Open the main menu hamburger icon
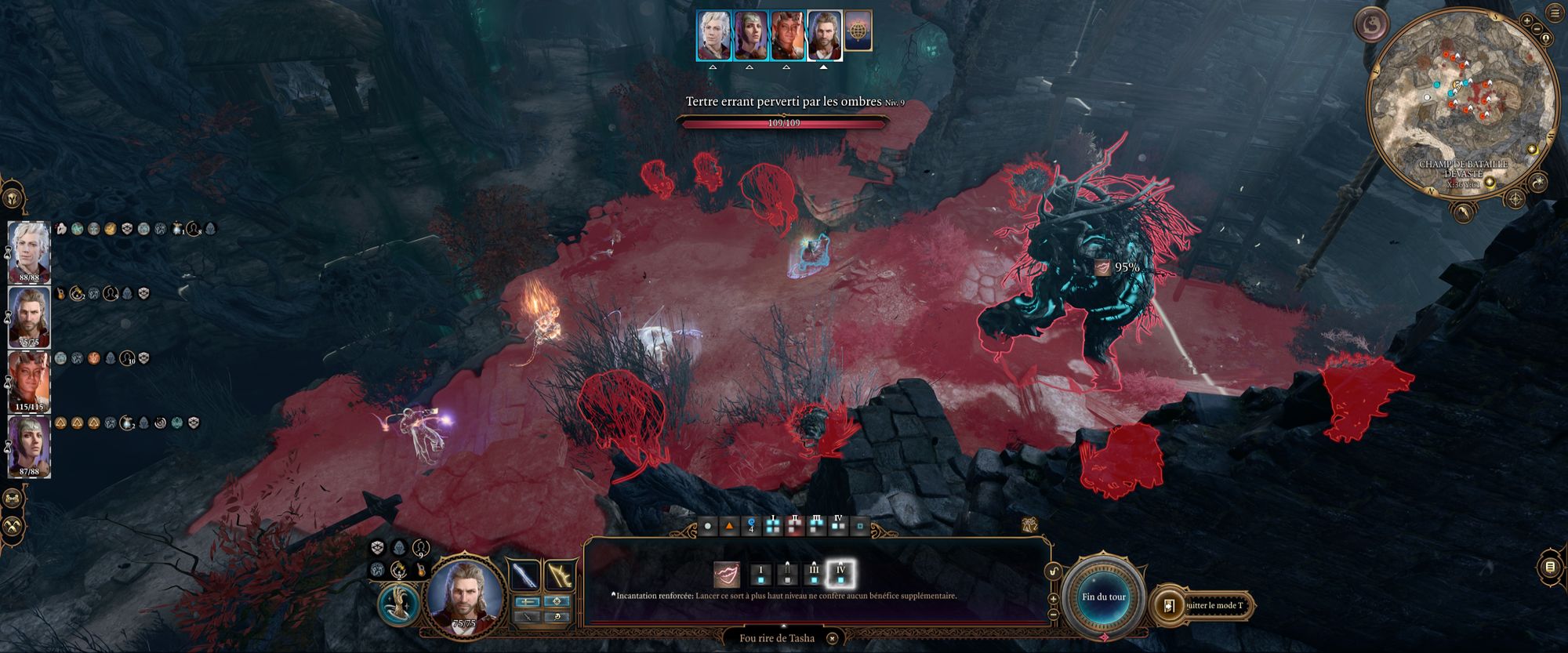Screen dimensions: 1568x653 [x=1556, y=13]
